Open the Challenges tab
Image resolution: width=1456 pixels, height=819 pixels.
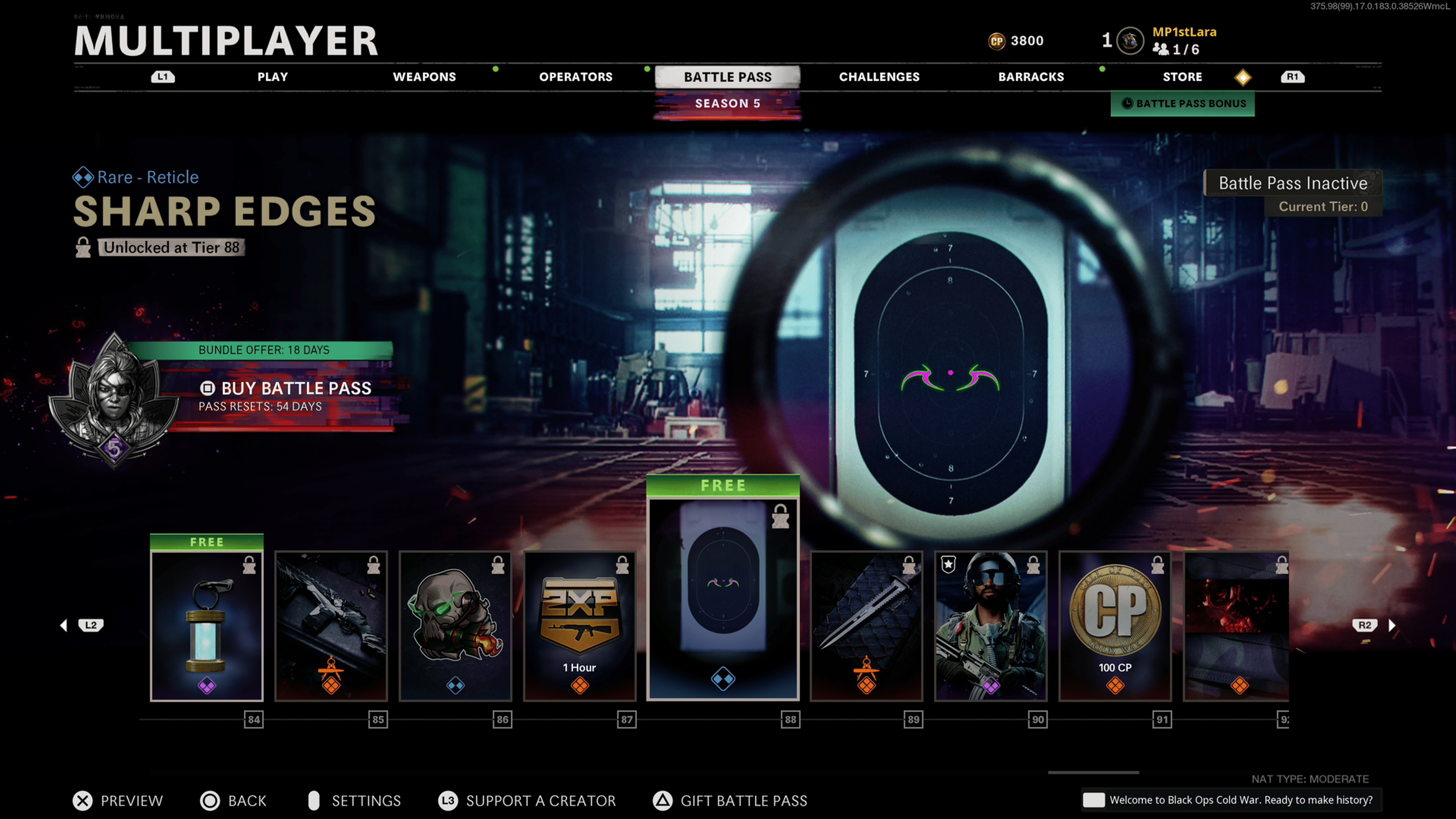click(x=879, y=77)
